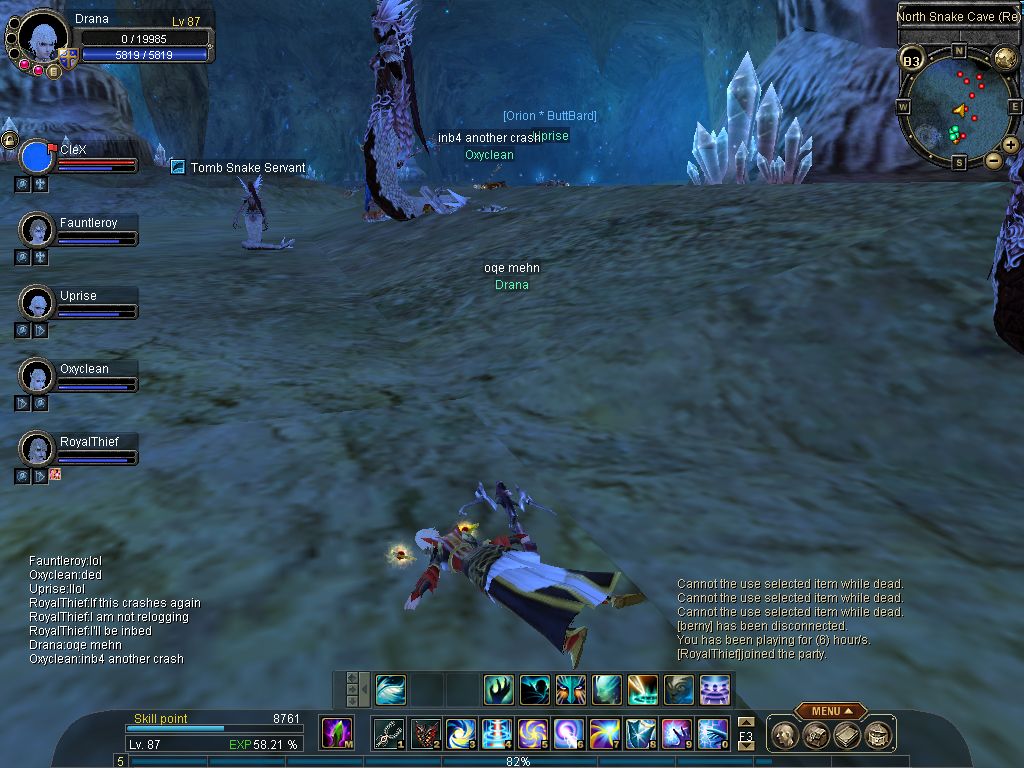Select party member Oxyclean's portrait
Viewport: 1024px width, 768px height.
coord(37,376)
